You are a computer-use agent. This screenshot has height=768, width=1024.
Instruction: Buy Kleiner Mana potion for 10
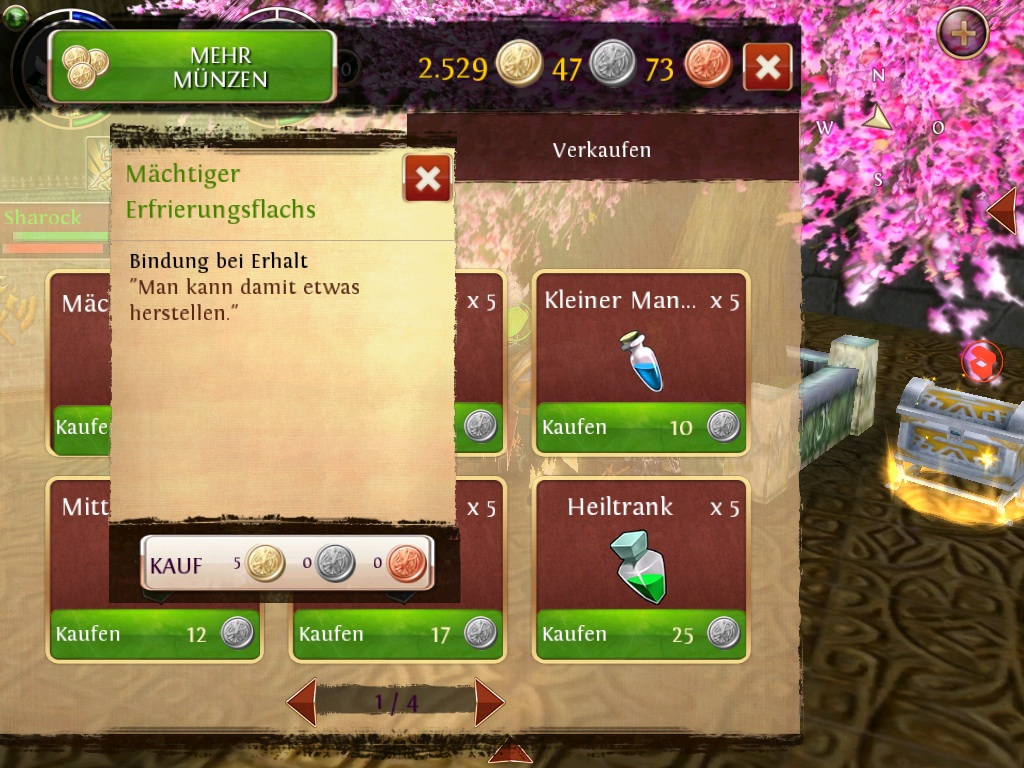tap(641, 427)
